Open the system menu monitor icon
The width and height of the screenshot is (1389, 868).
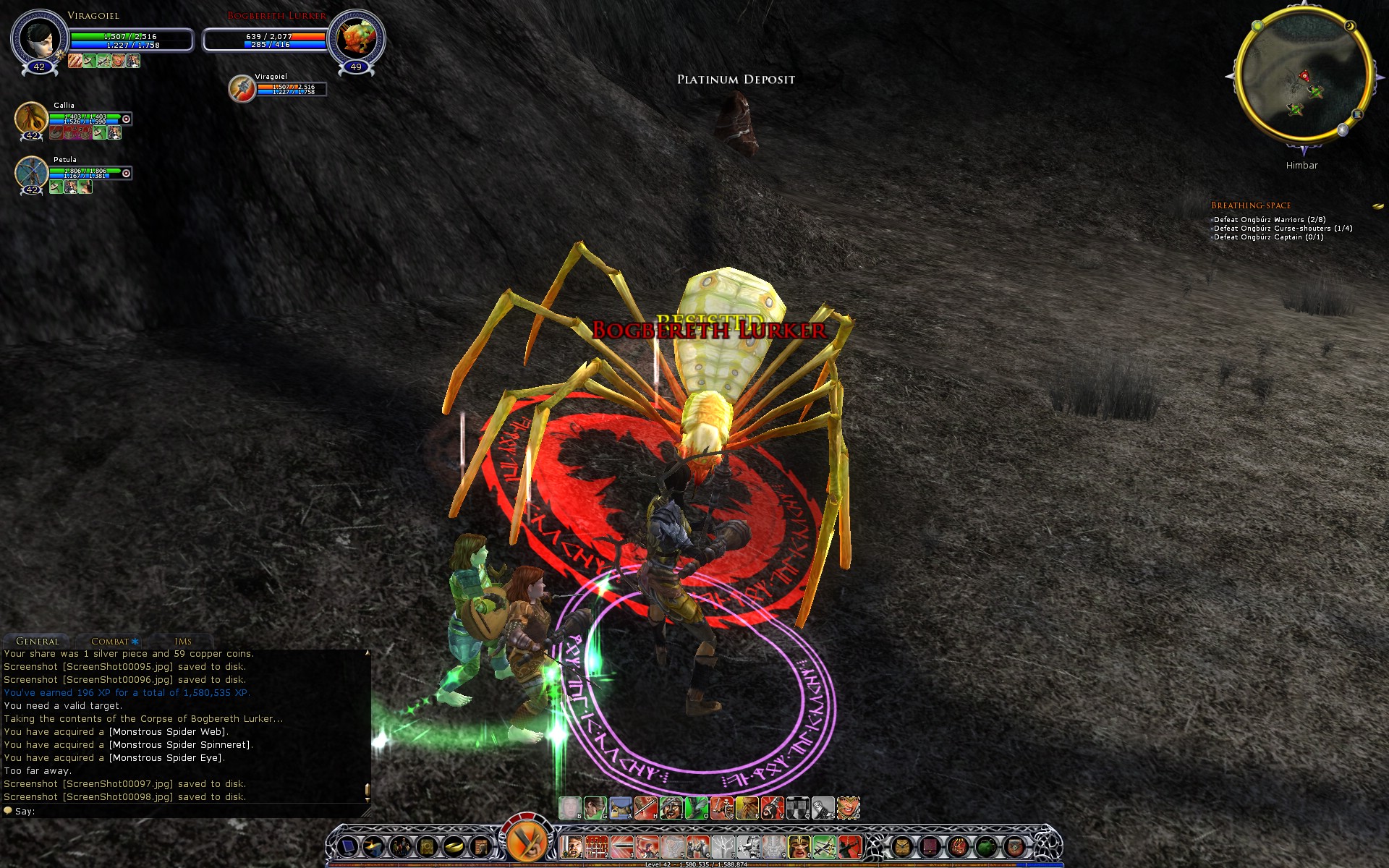(x=348, y=846)
